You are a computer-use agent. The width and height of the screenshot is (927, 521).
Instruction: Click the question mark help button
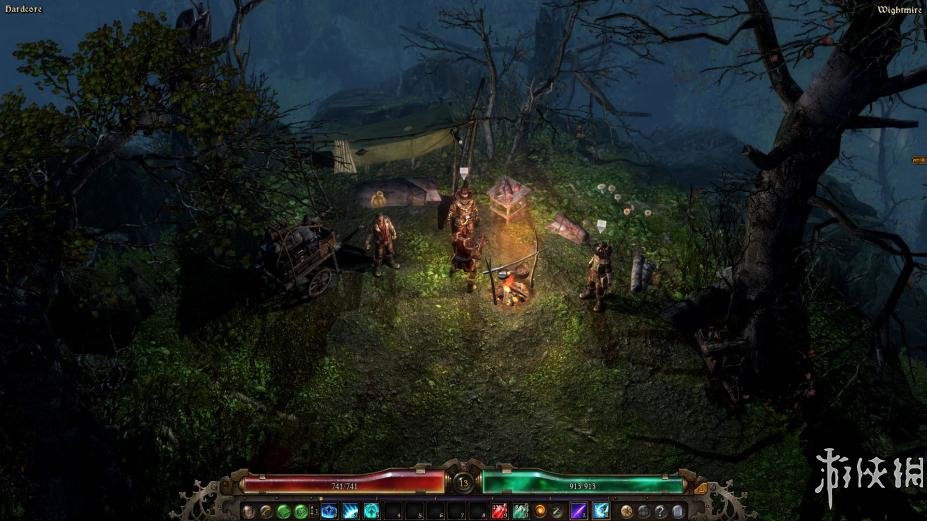[x=661, y=511]
